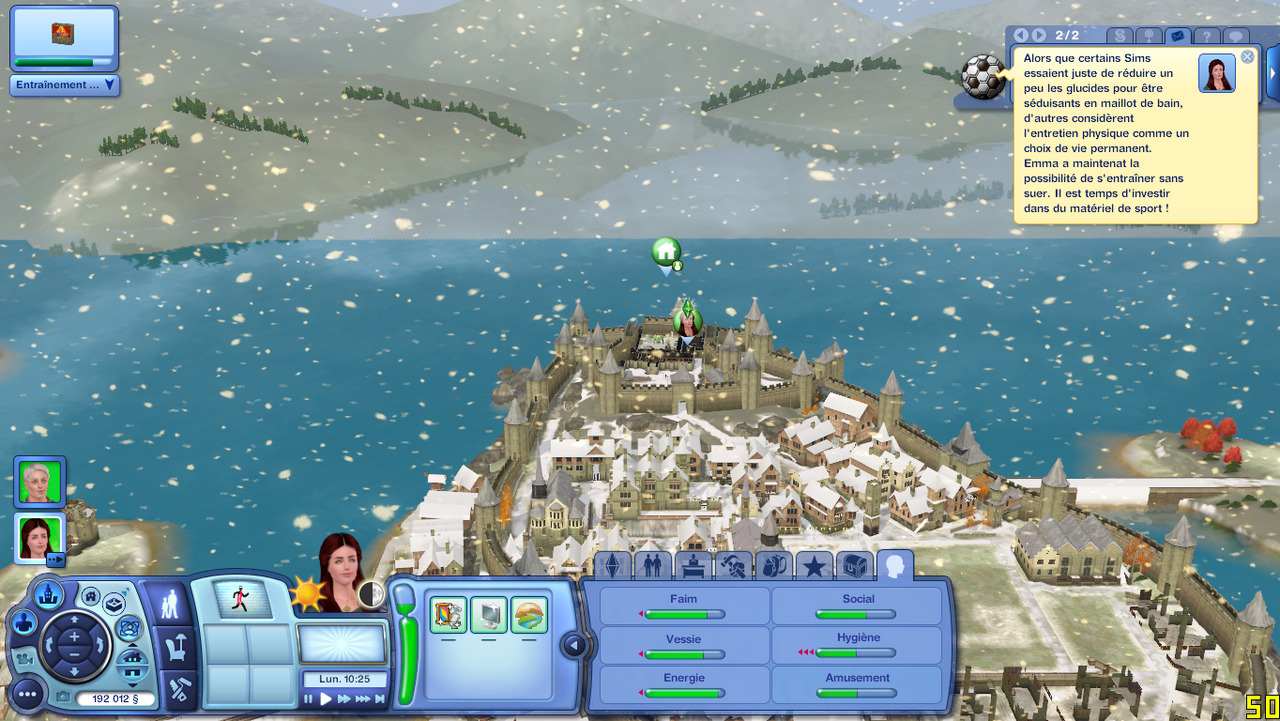The image size is (1280, 721).
Task: Set game to normal play speed
Action: click(325, 699)
